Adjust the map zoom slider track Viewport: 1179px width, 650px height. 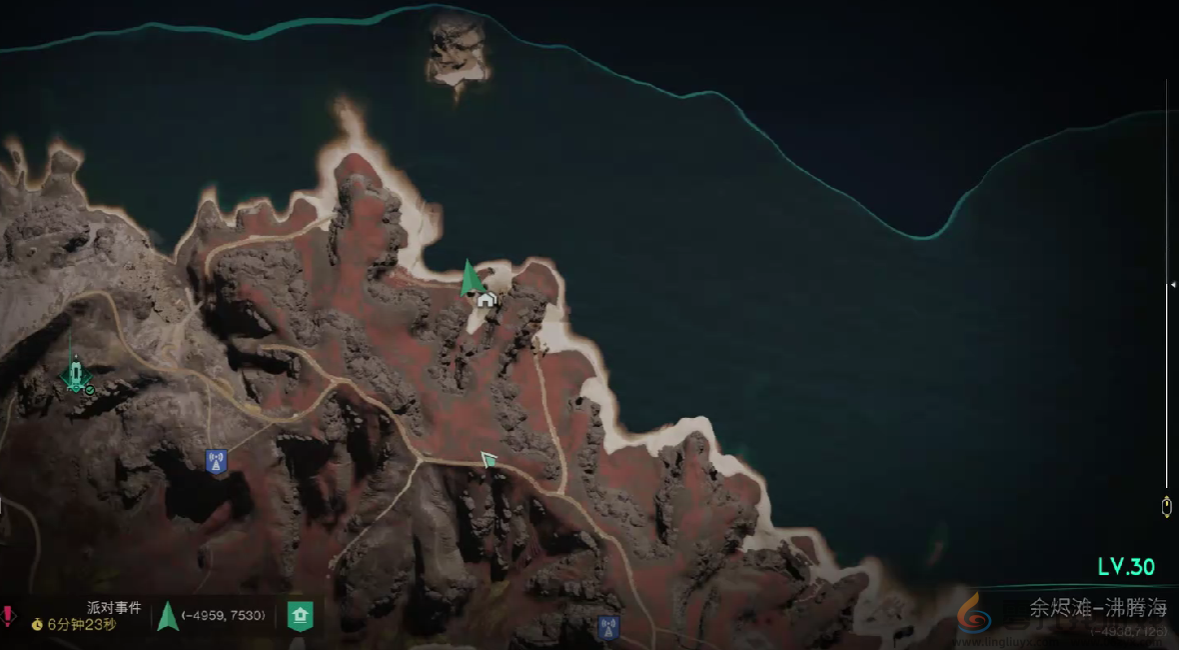pos(1167,286)
